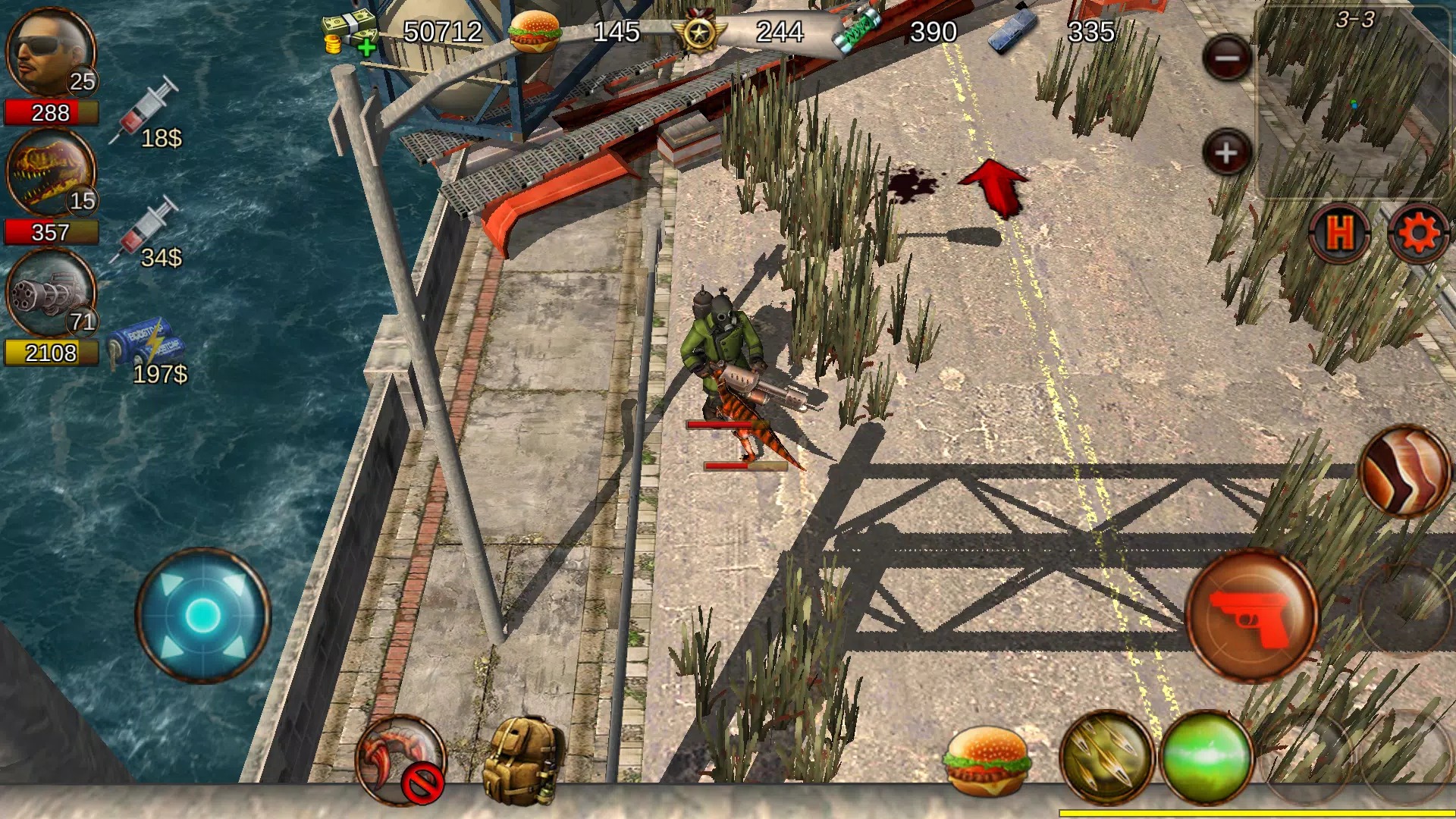This screenshot has height=819, width=1456.
Task: Zoom in minimap with the plus button
Action: click(1226, 153)
